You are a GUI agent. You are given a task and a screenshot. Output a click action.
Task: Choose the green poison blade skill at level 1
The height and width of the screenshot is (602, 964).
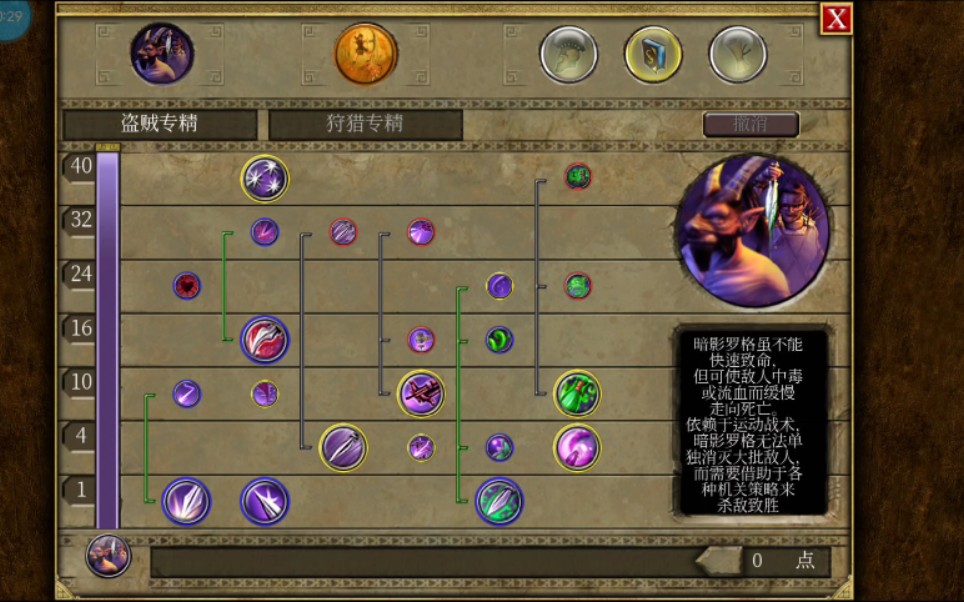499,501
